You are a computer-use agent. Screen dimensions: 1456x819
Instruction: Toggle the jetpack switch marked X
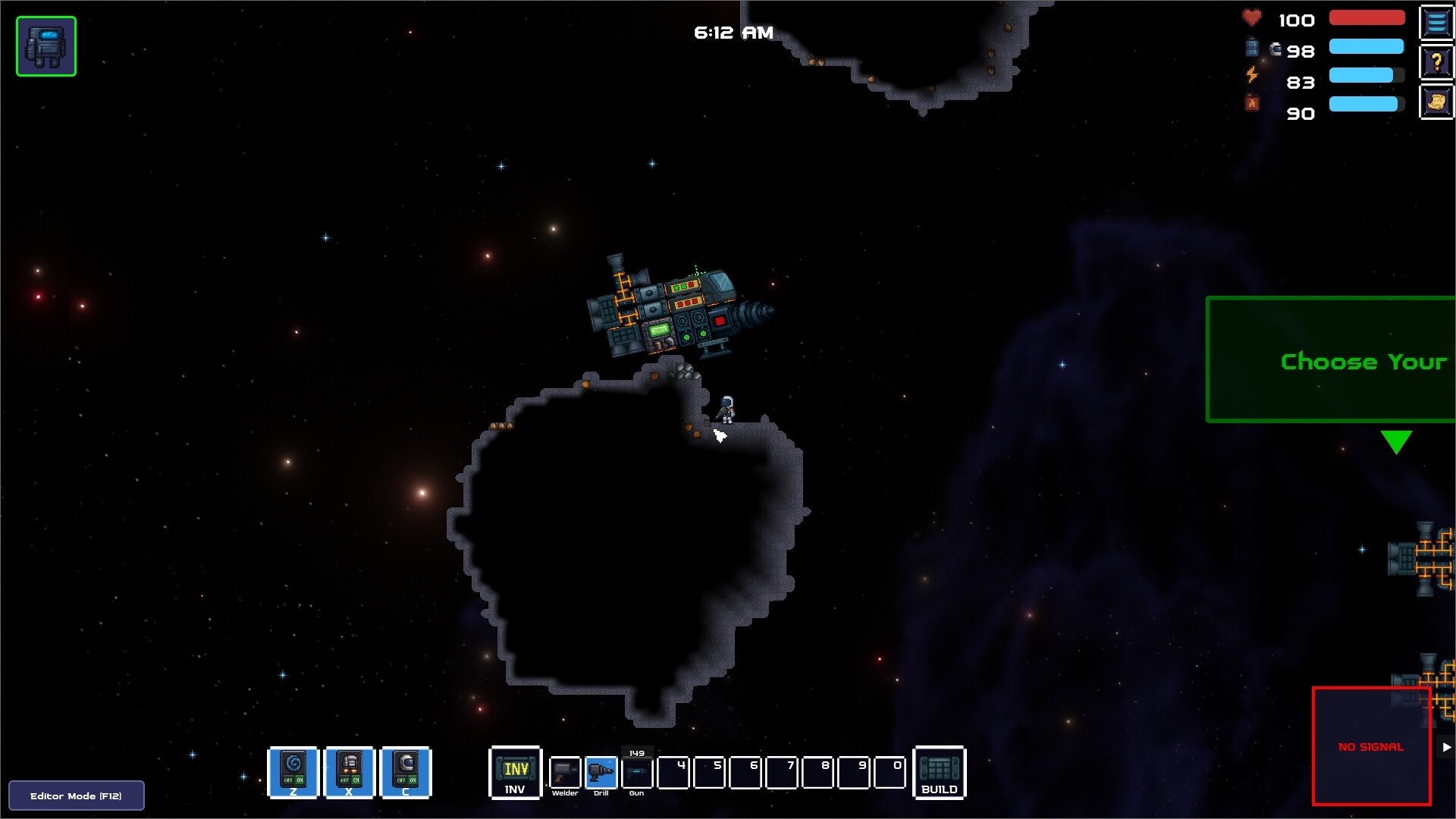point(350,772)
